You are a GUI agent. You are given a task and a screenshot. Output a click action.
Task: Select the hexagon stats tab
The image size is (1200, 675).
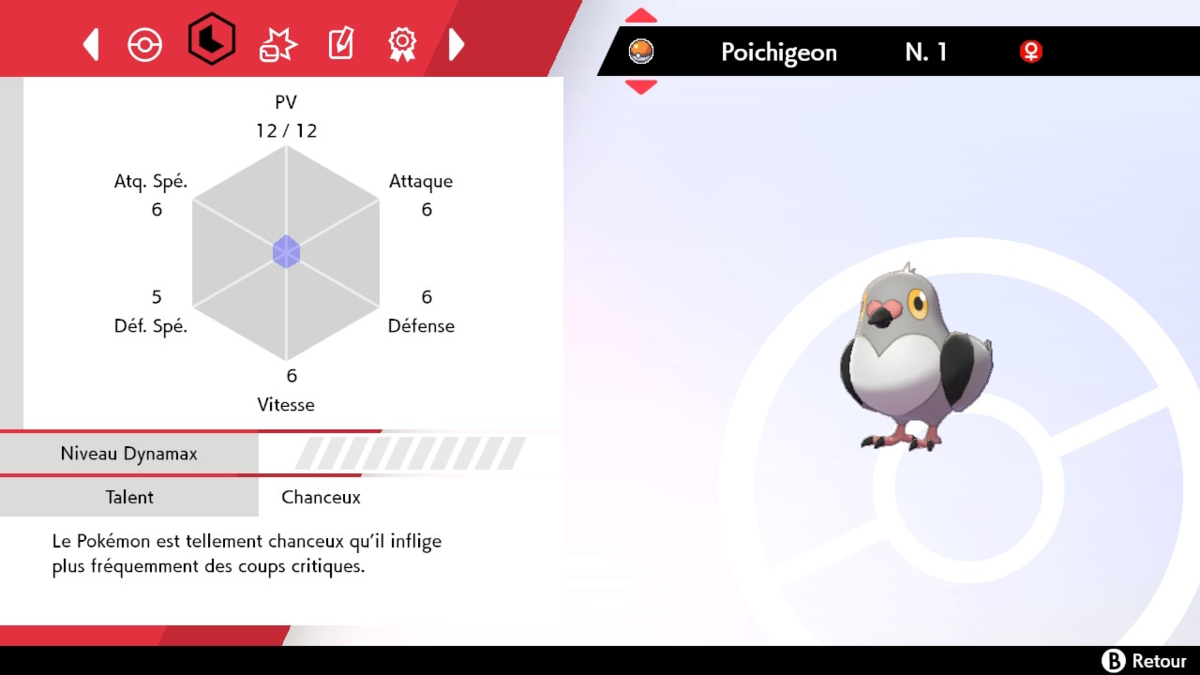(x=211, y=41)
